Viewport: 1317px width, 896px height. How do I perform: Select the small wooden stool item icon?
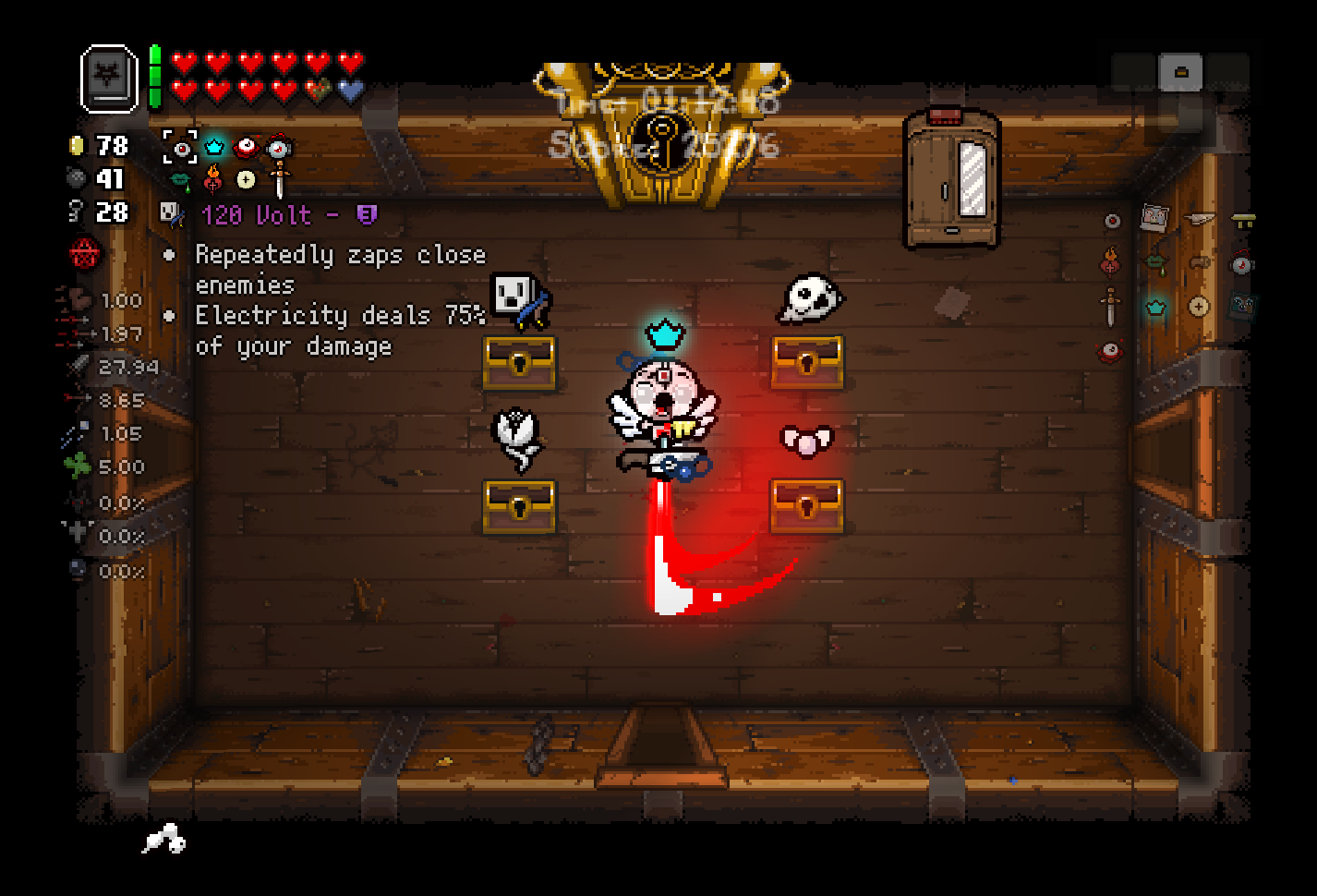point(1243,220)
